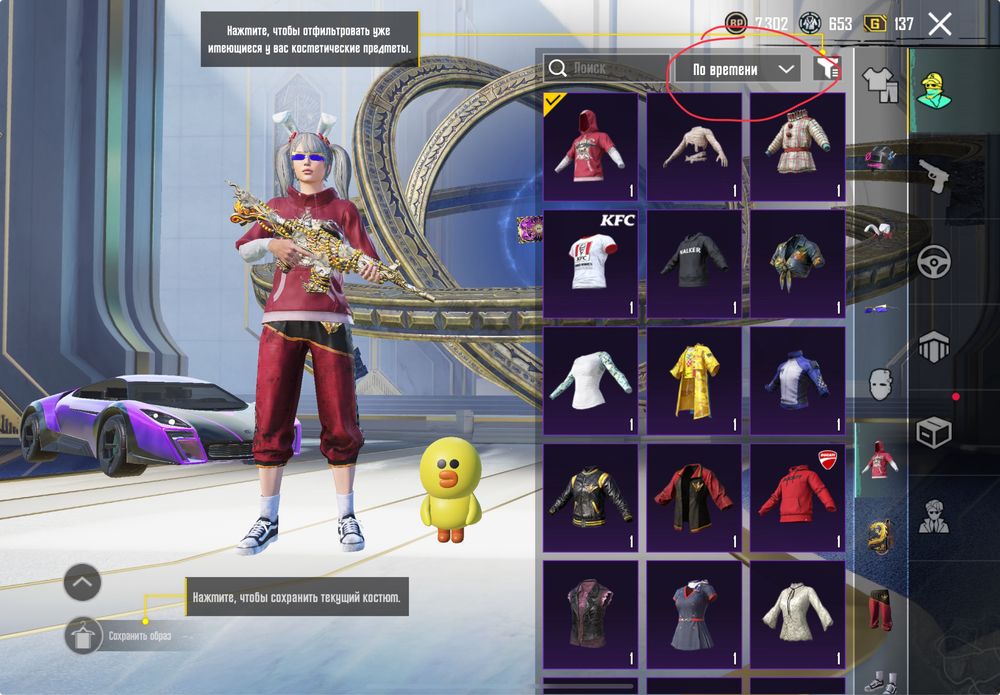Open the pistol weapon skins tab

point(934,175)
